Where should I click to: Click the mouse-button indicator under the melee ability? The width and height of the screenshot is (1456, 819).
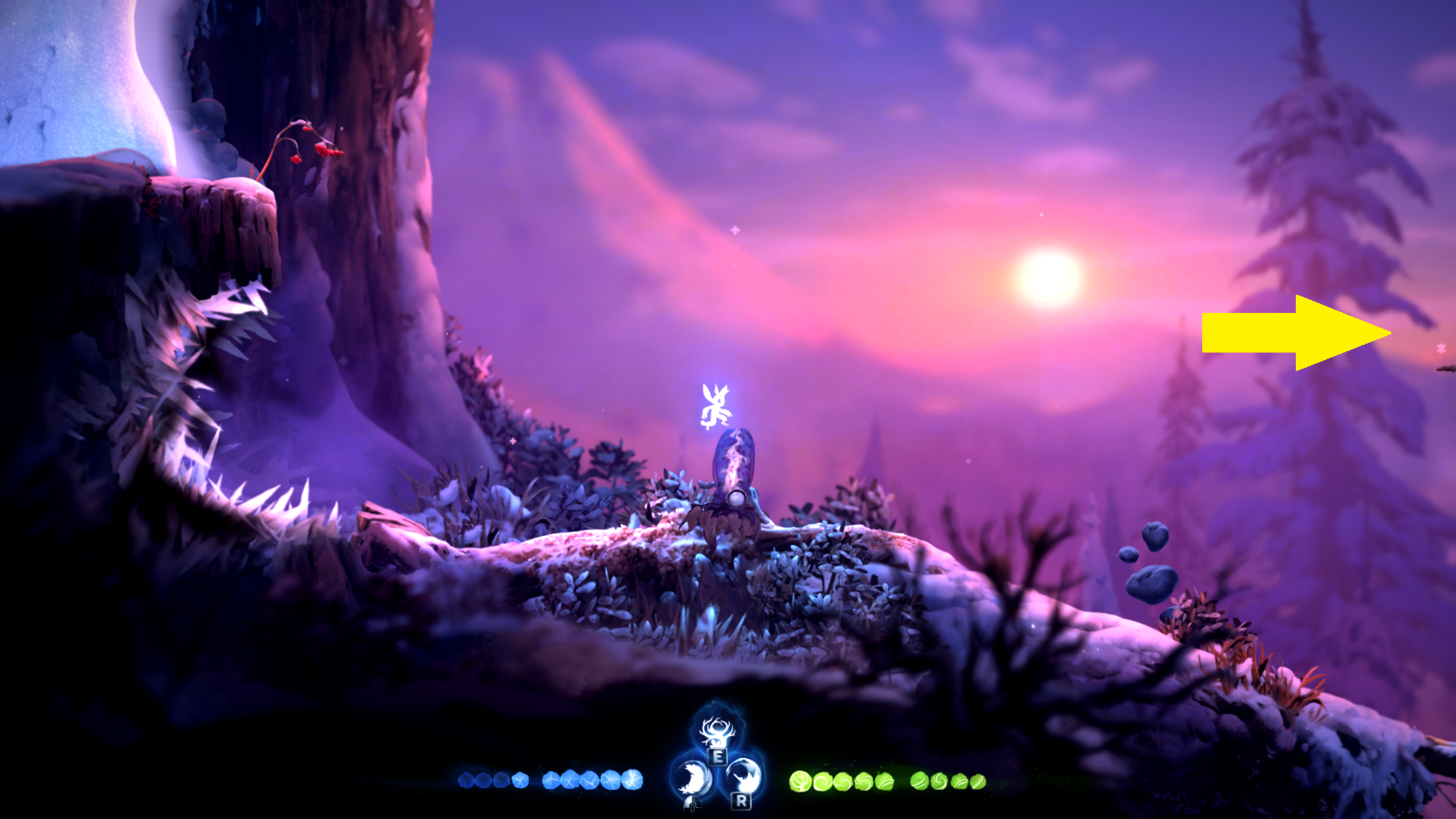tap(691, 804)
